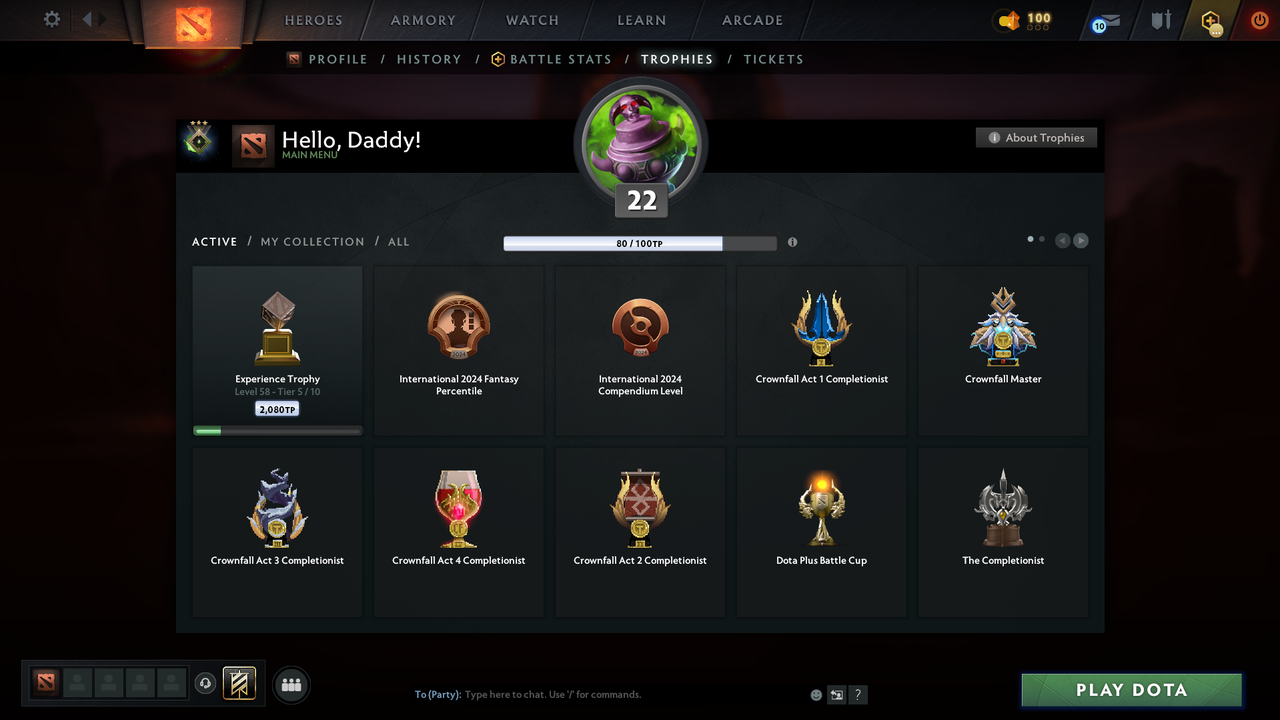Open the back navigation arrows beside settings gear
Image resolution: width=1280 pixels, height=720 pixels.
click(91, 18)
